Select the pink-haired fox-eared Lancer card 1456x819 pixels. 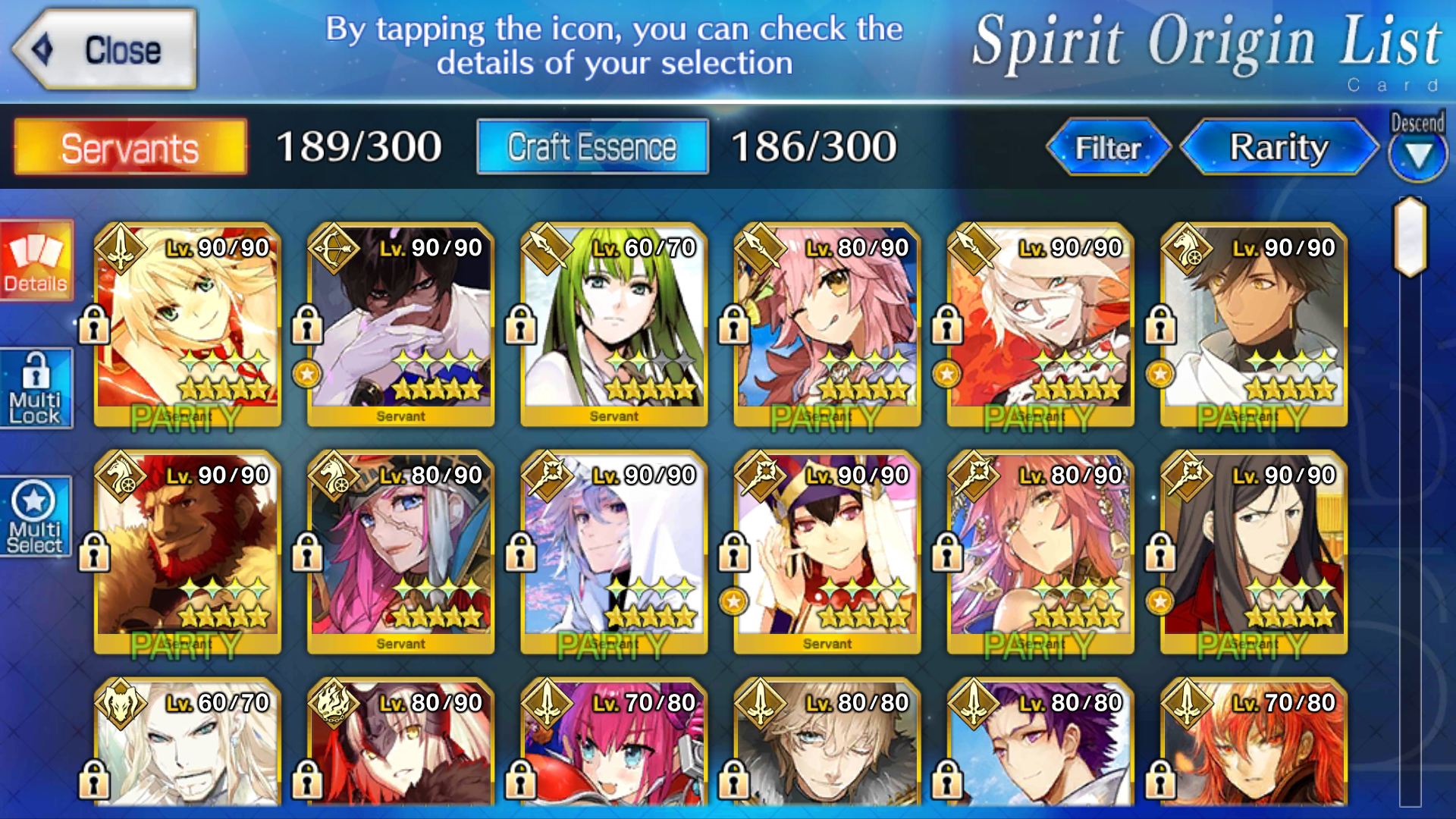coord(827,326)
